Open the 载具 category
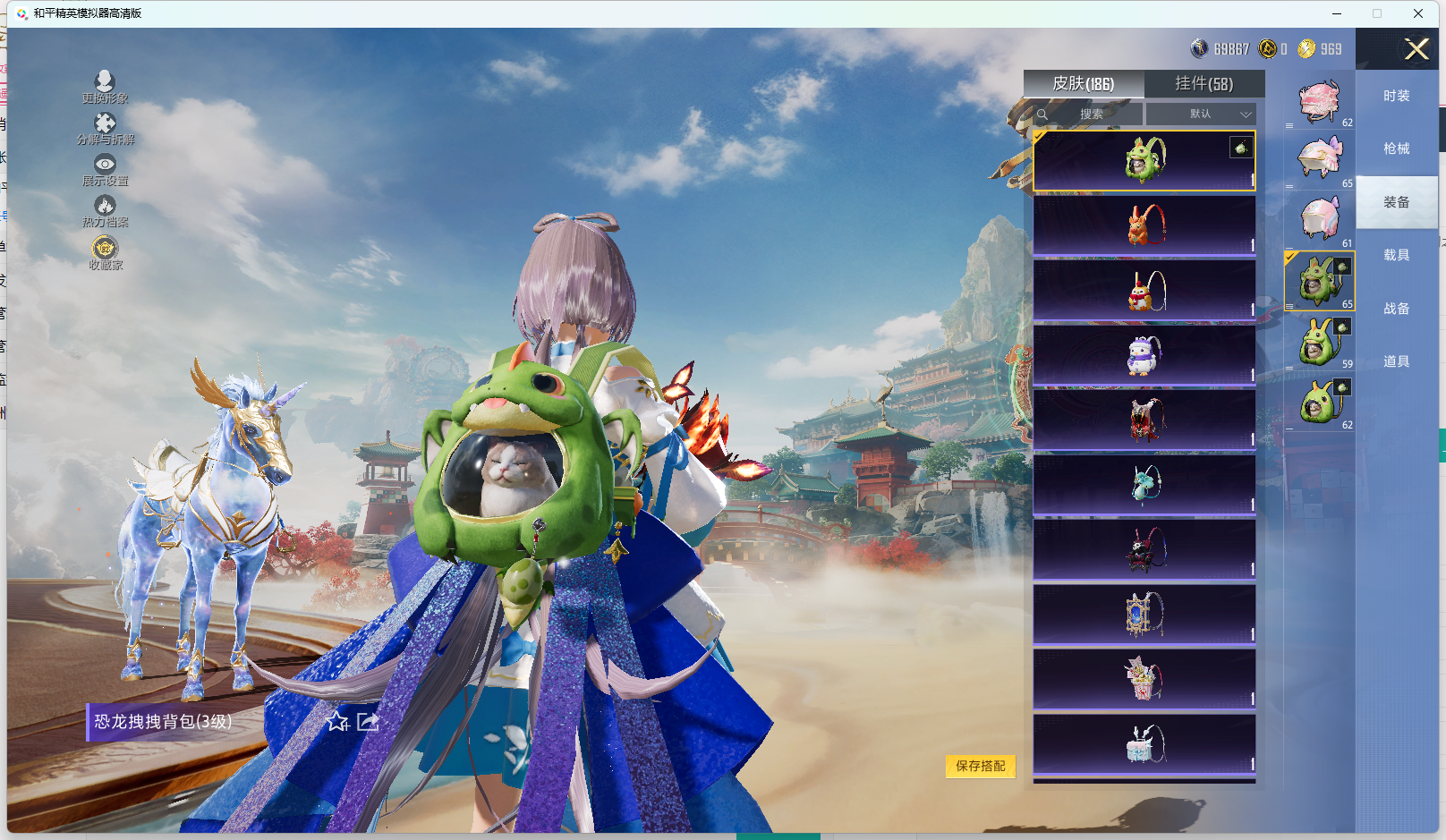1446x840 pixels. [x=1396, y=255]
